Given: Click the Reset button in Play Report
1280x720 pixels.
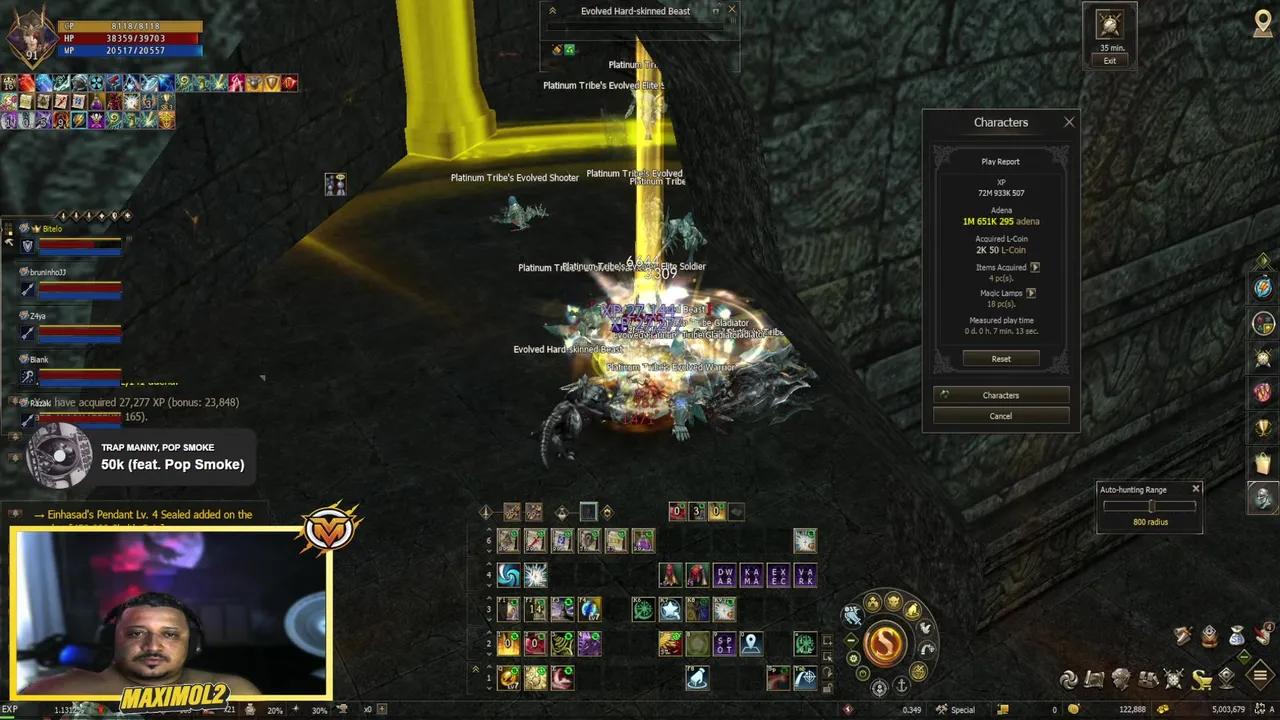Looking at the screenshot, I should point(1000,358).
